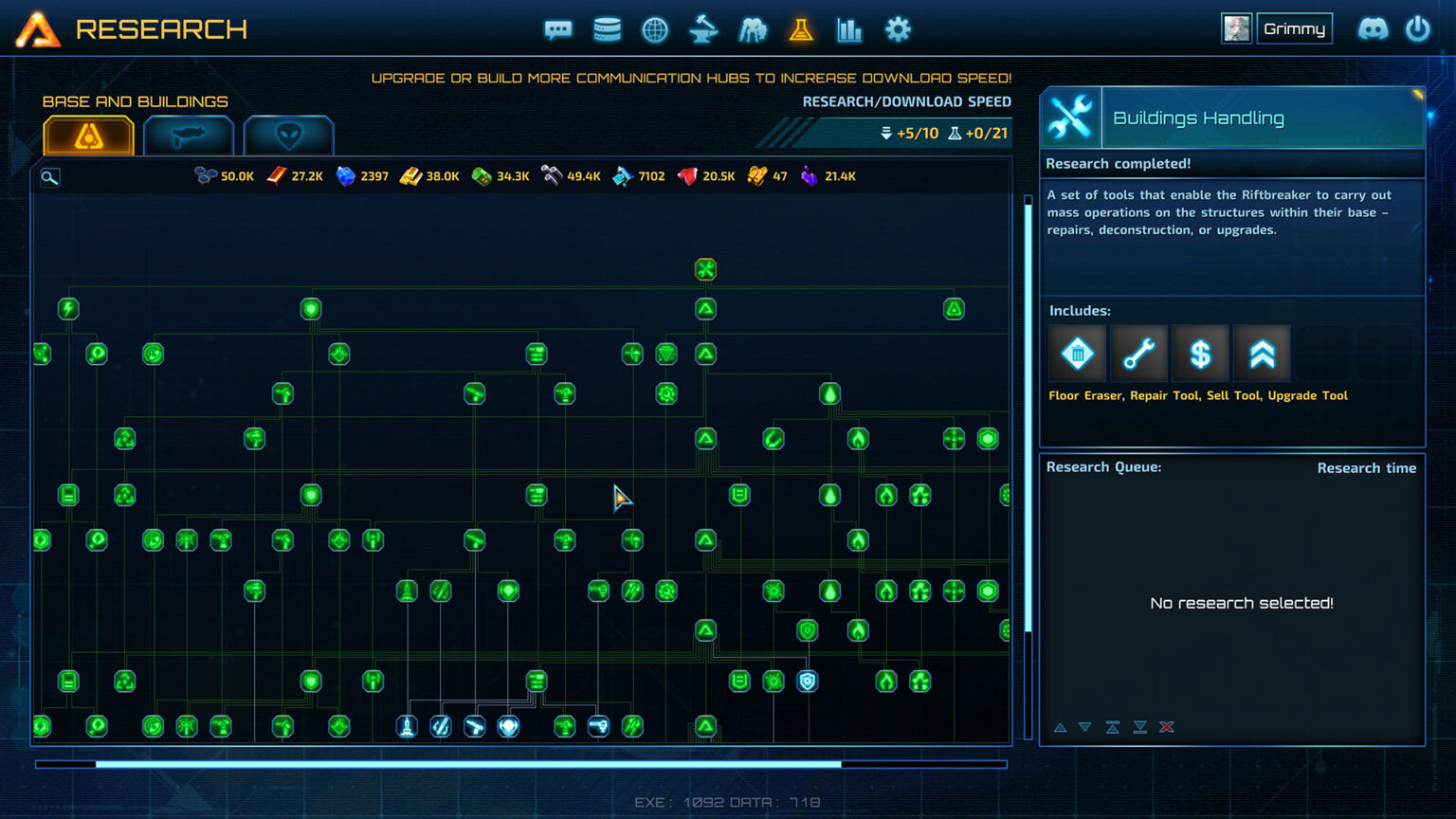
Task: Open the Settings gear icon
Action: click(897, 29)
